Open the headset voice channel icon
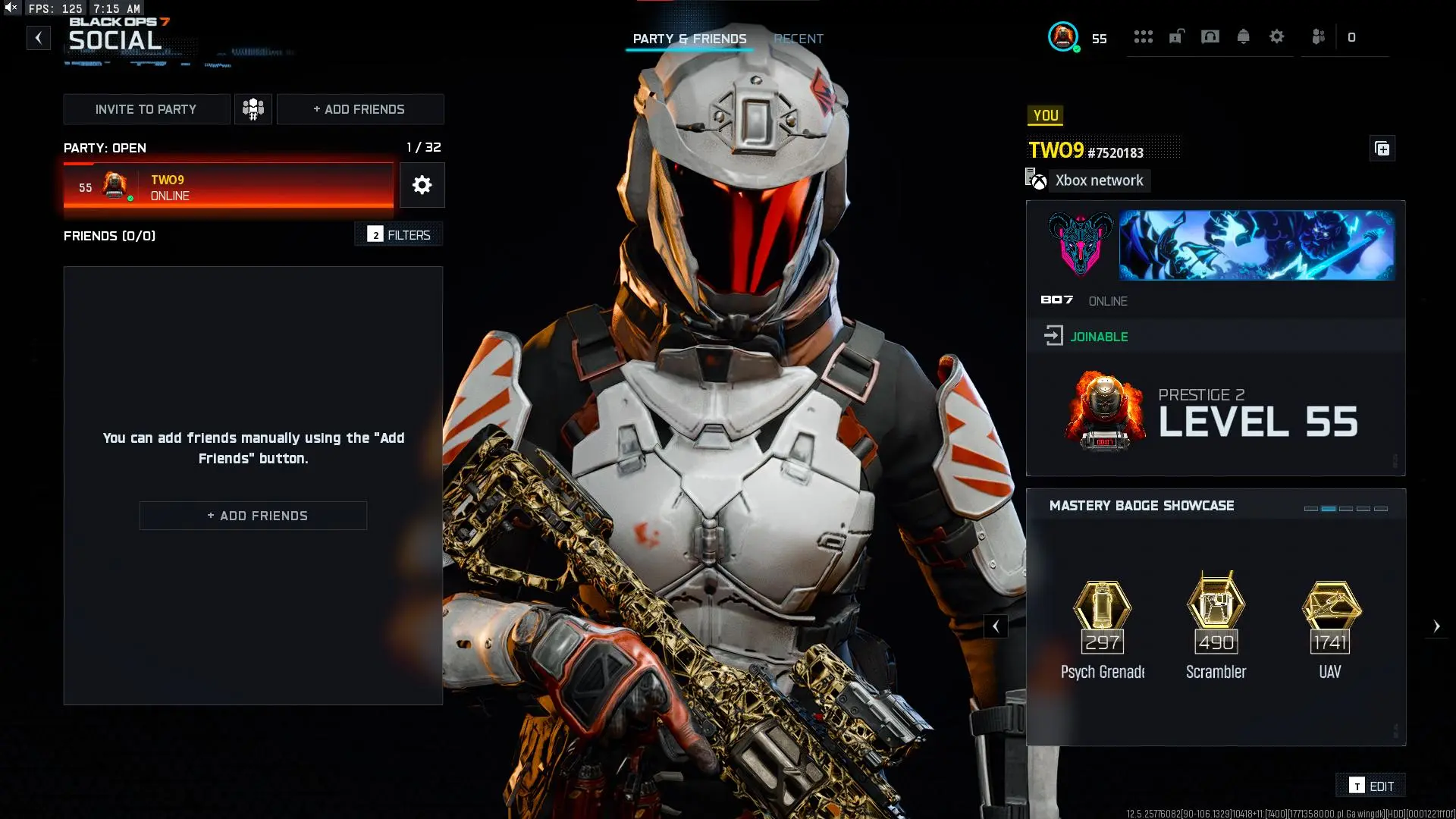Viewport: 1456px width, 819px height. 1210,36
